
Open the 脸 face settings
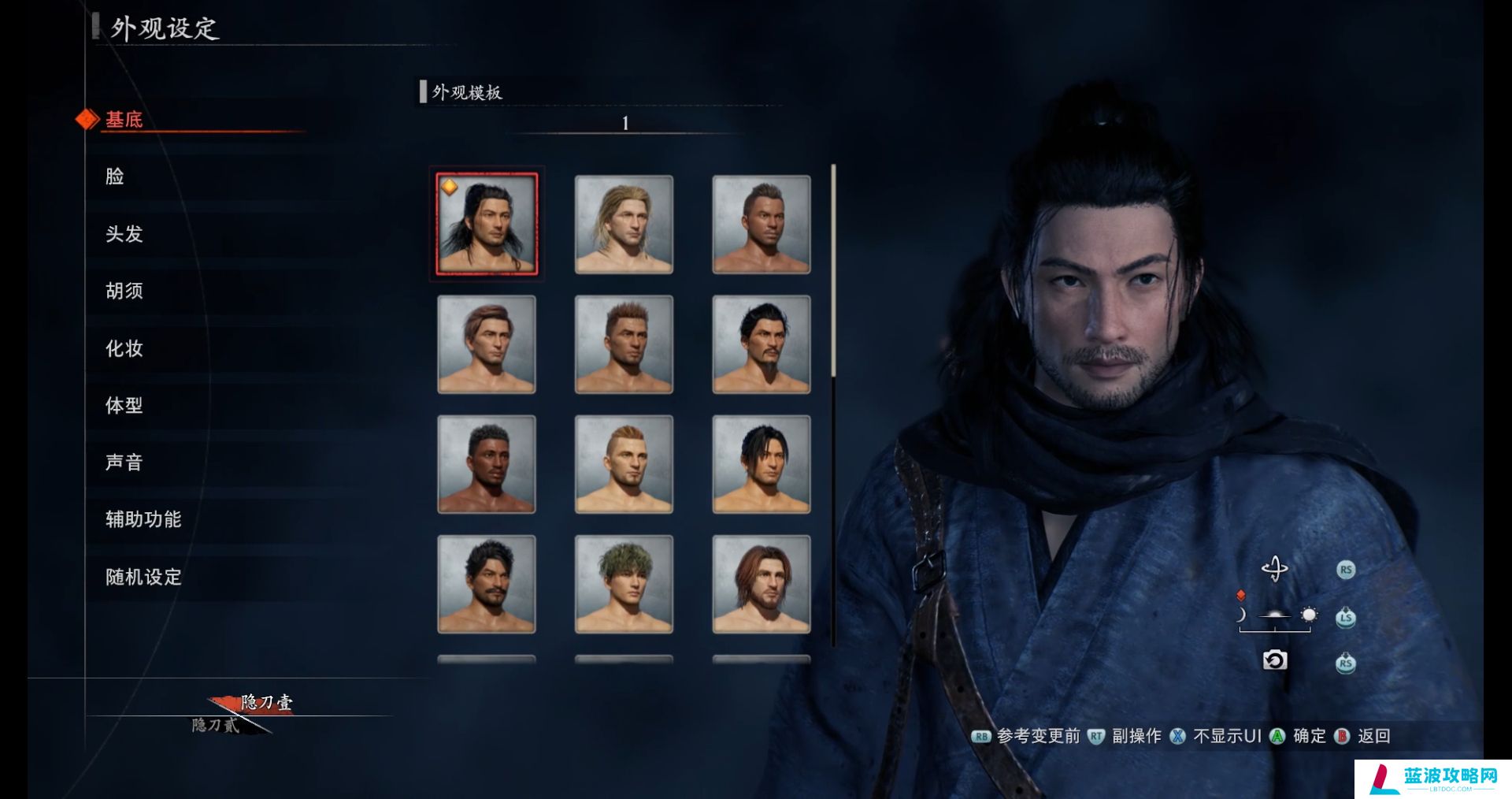coord(115,177)
